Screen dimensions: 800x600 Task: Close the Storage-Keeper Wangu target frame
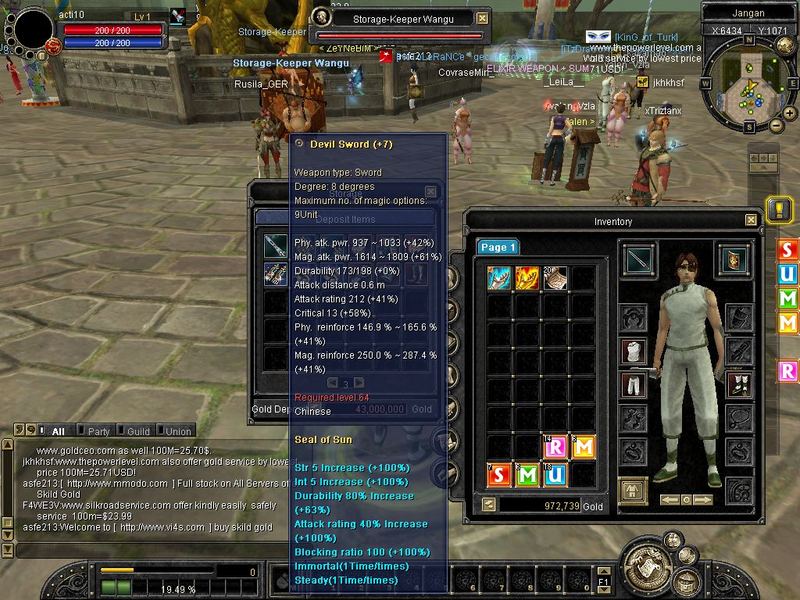483,18
